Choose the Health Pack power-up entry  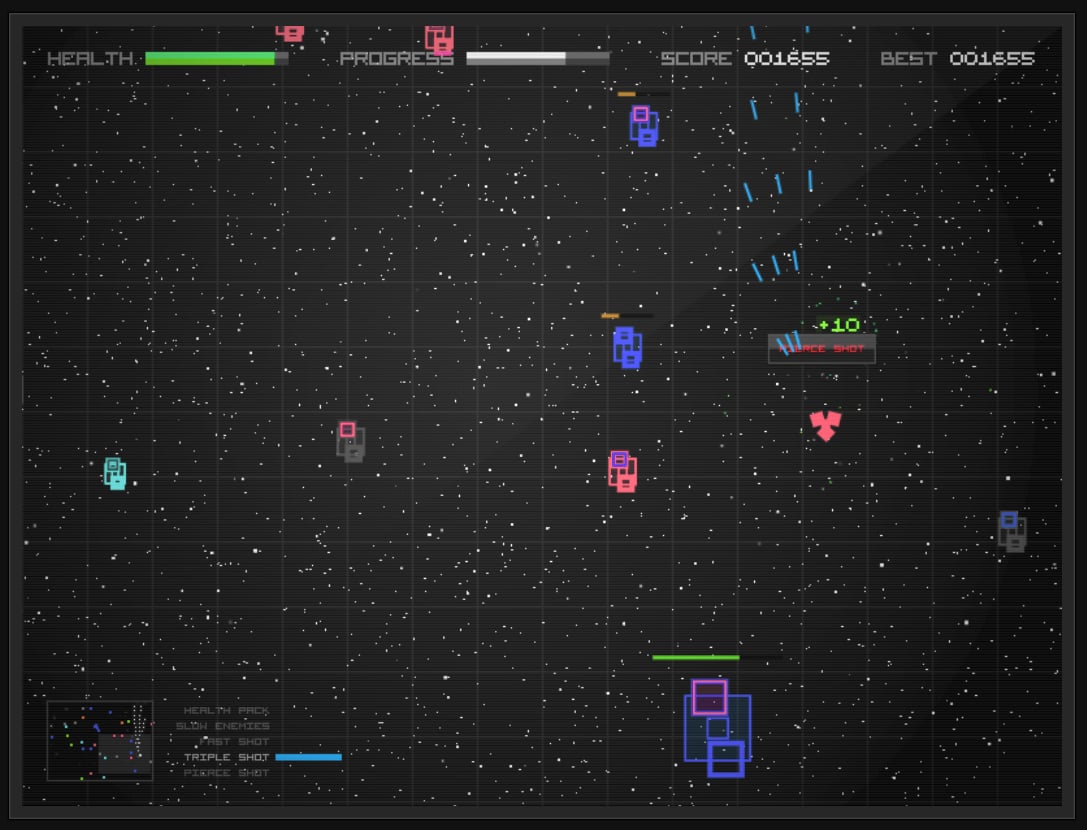[x=226, y=710]
